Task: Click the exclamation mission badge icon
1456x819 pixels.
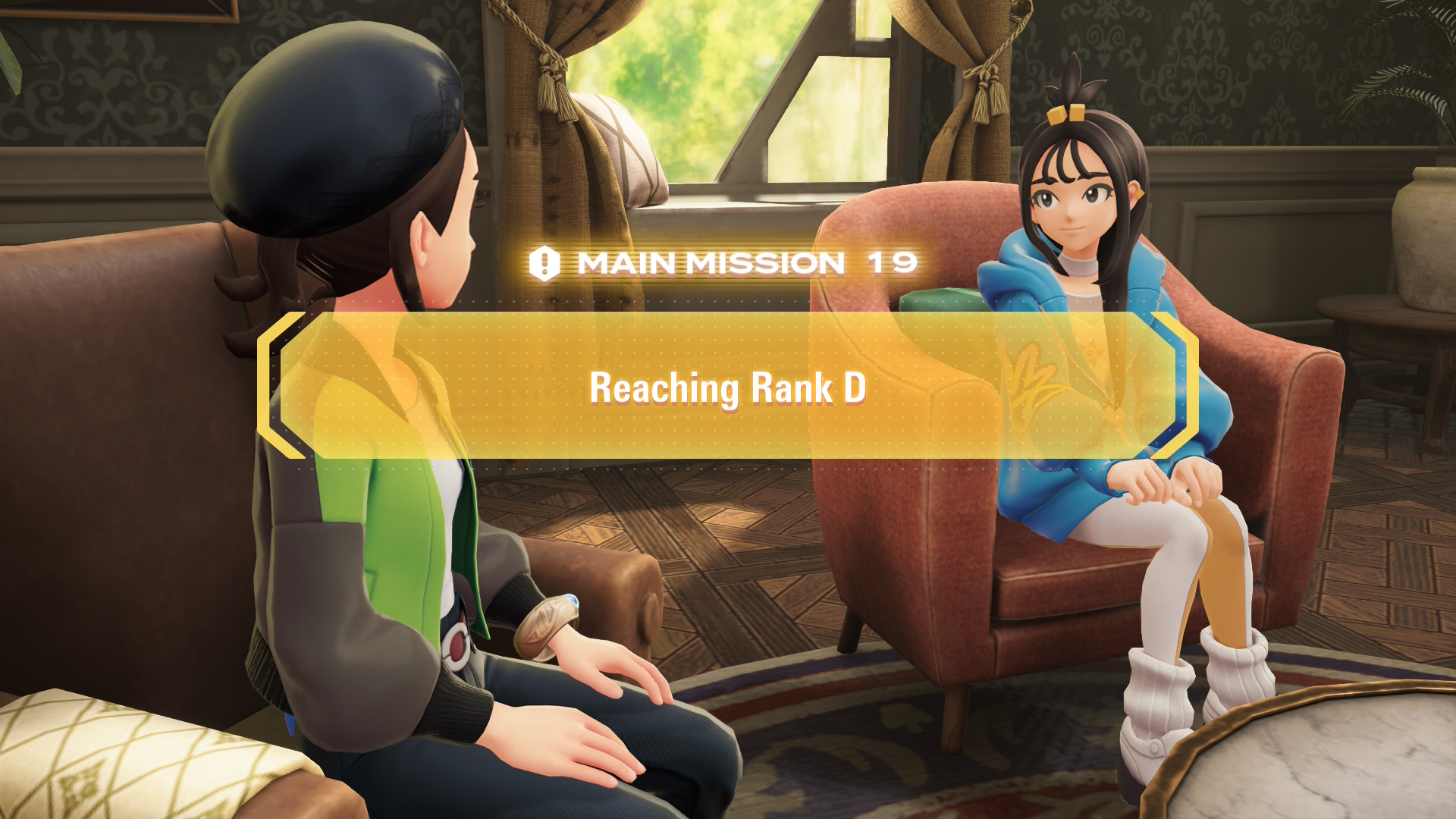Action: (544, 264)
